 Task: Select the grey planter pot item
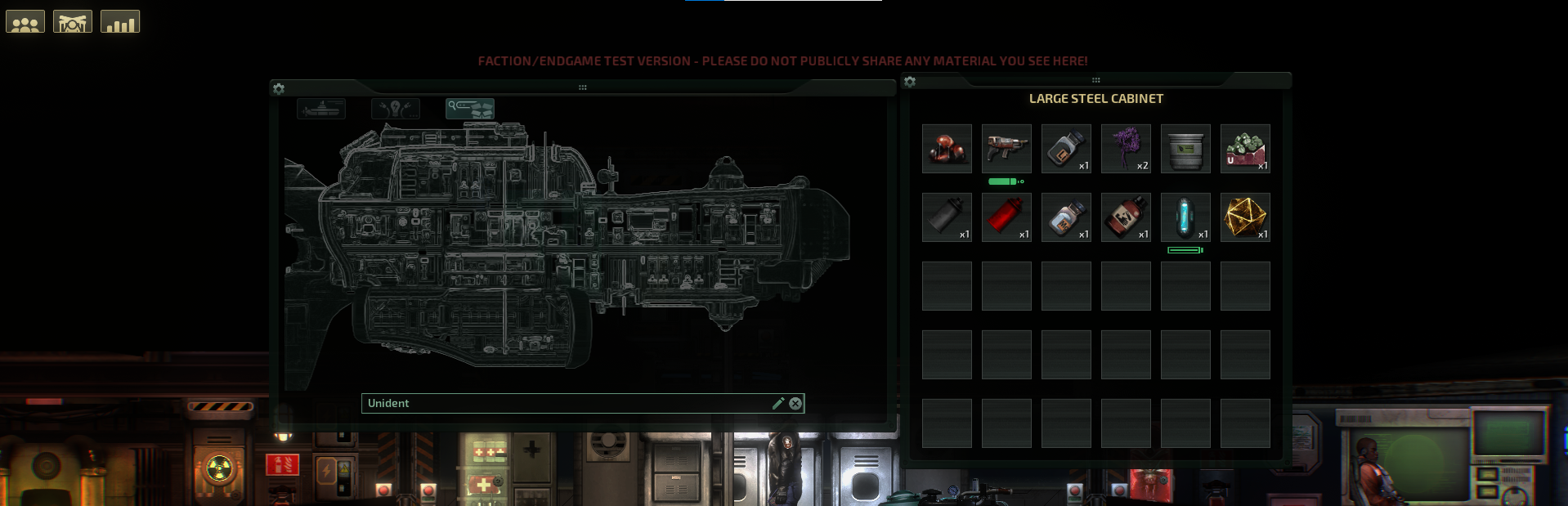pos(1185,149)
